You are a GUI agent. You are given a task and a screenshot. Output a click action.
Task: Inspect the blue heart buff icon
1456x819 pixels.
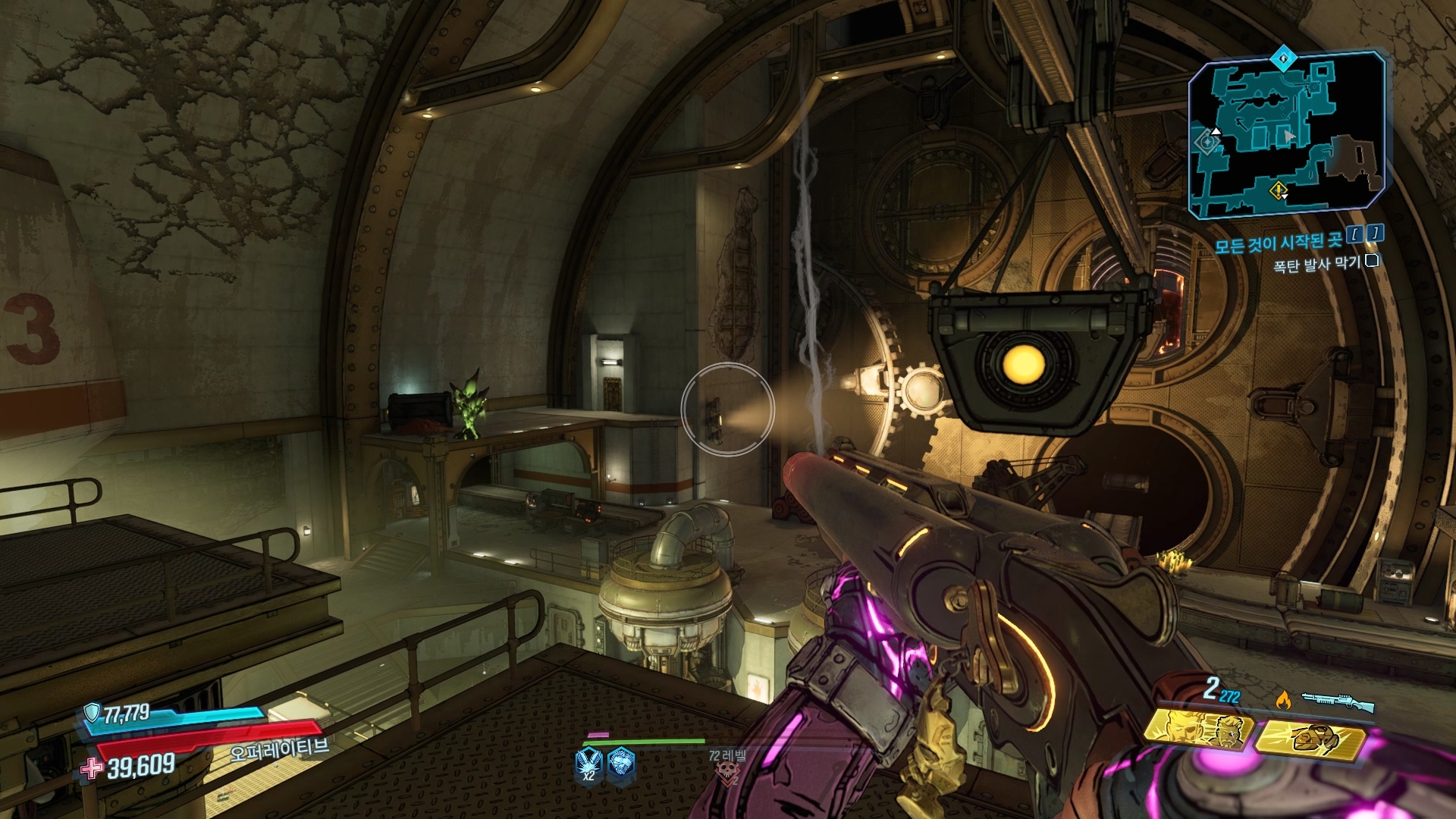point(622,763)
